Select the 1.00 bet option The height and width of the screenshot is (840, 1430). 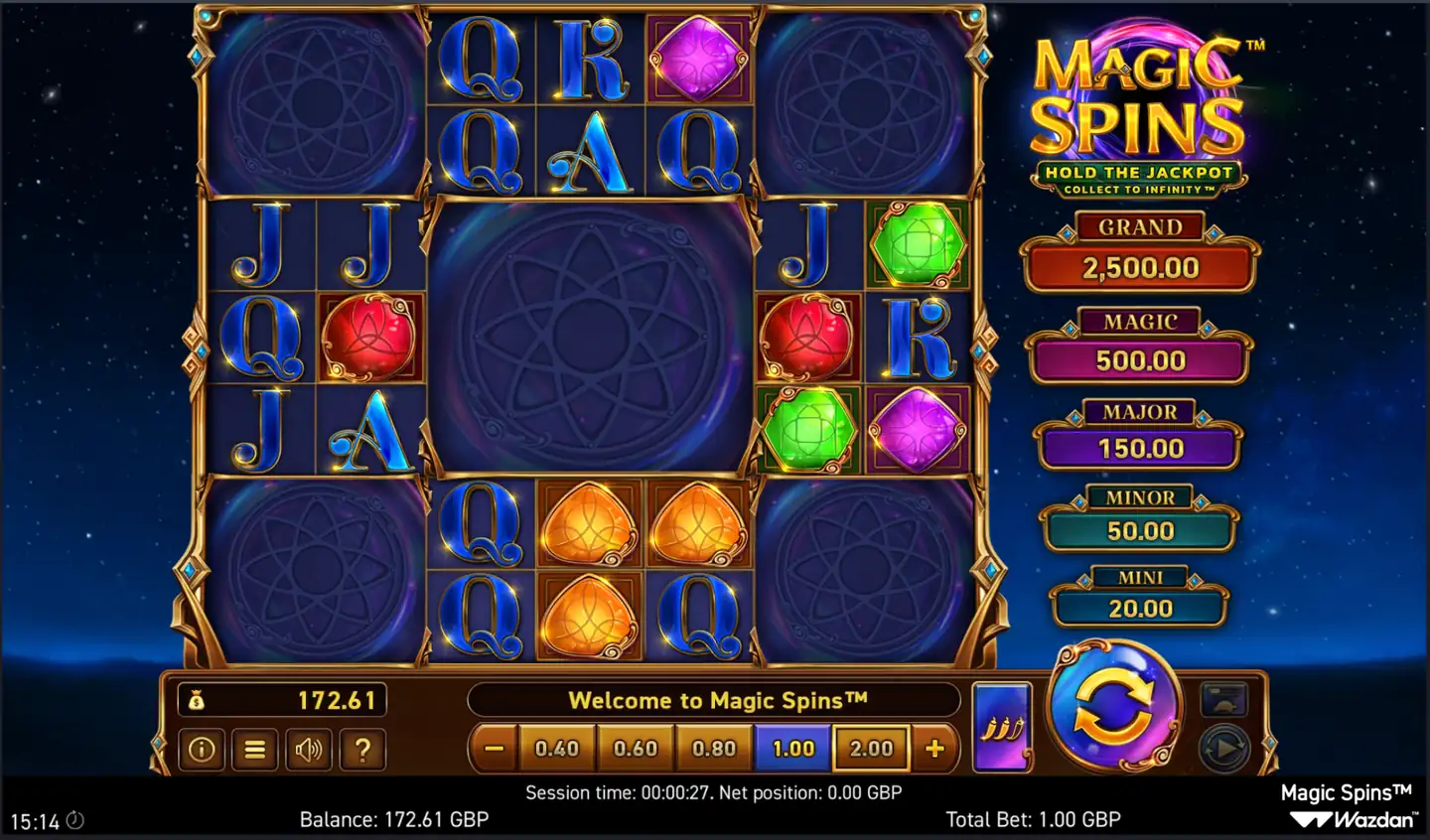[791, 748]
